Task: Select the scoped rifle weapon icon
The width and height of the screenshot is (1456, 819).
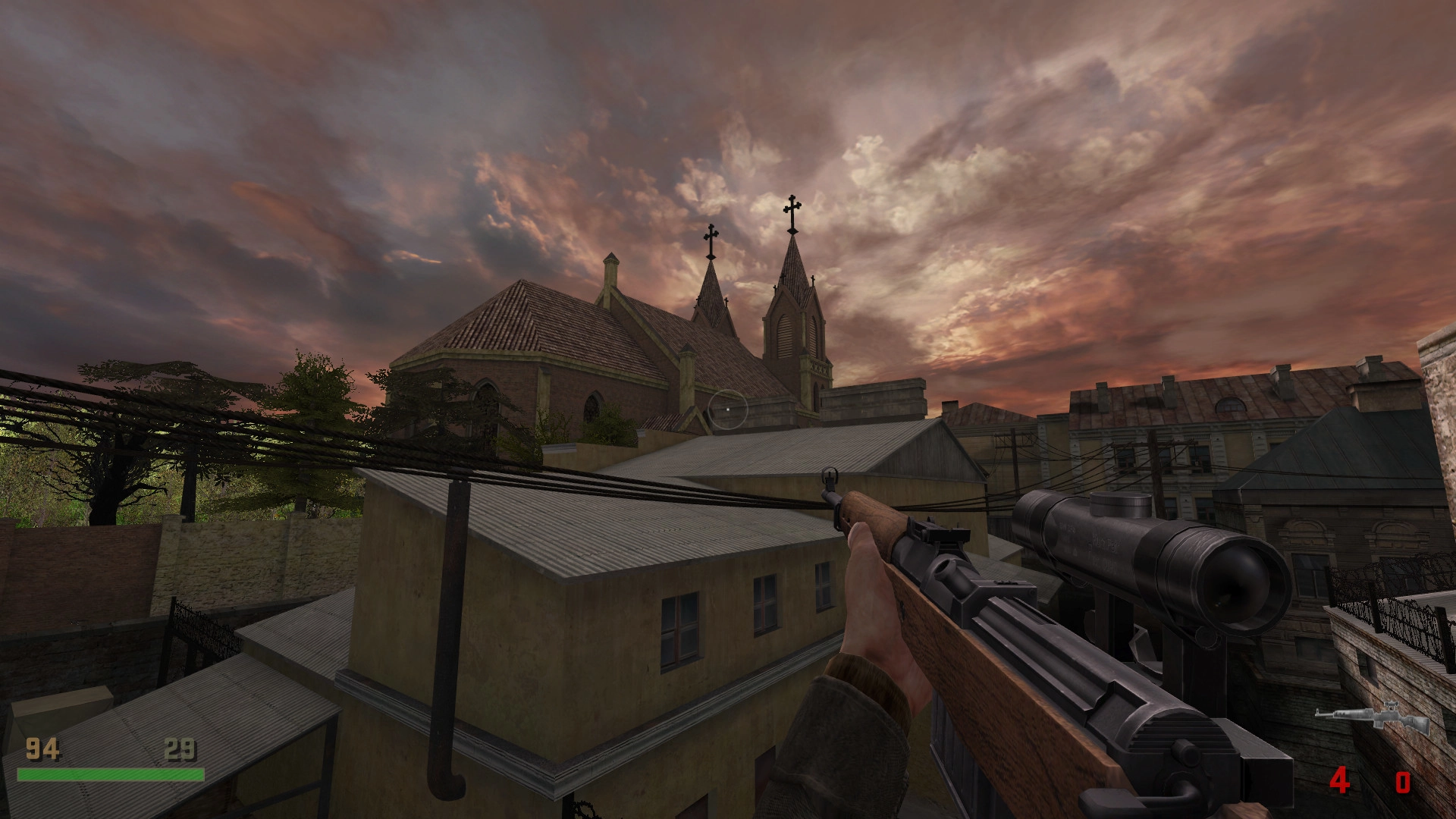Action: coord(1373,719)
